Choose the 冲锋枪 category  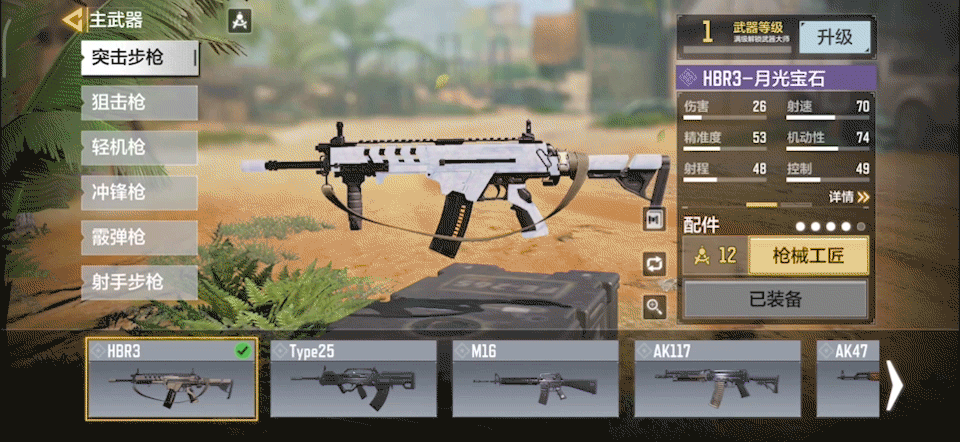[x=139, y=193]
